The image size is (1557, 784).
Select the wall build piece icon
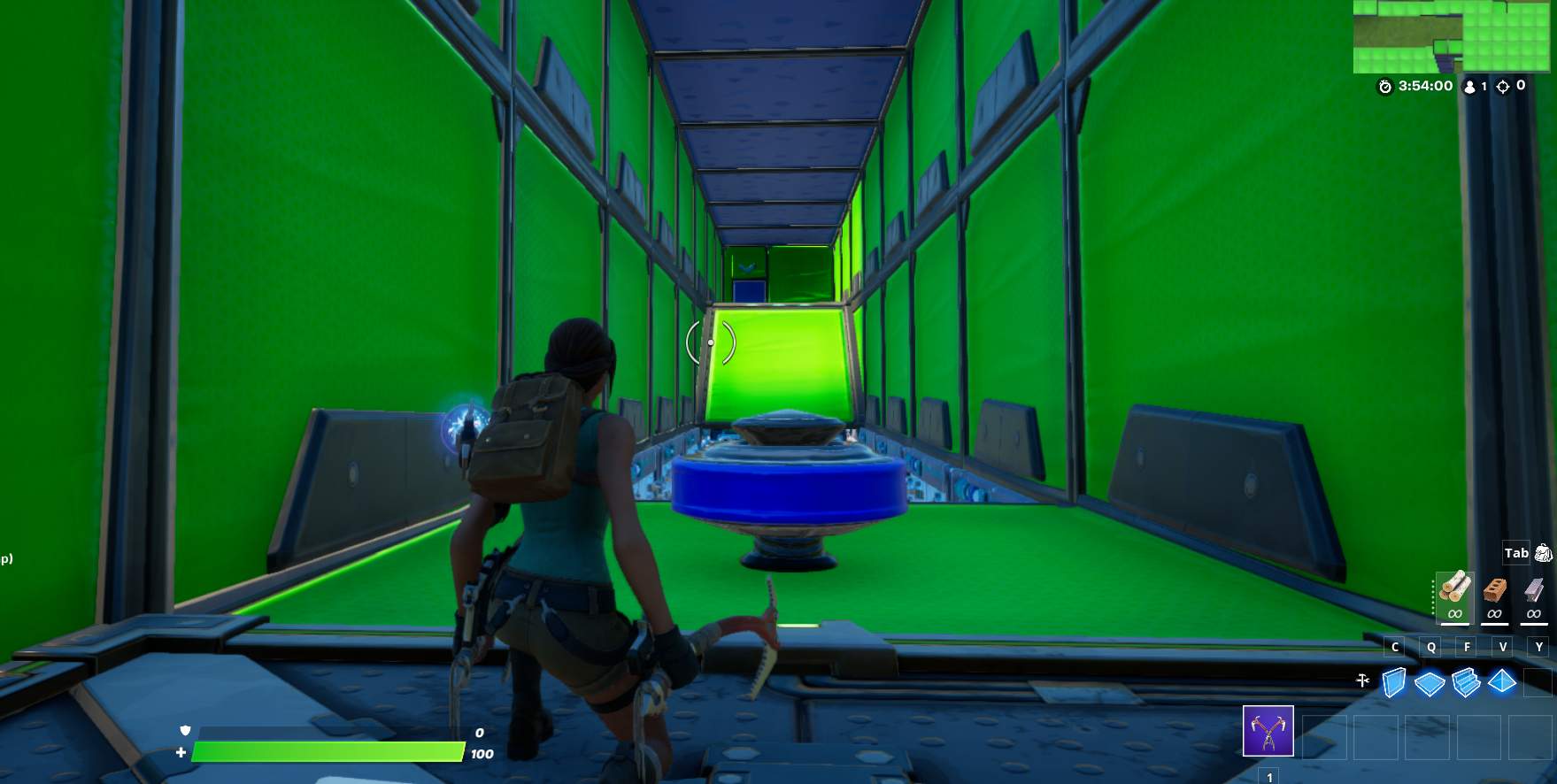pos(1392,682)
